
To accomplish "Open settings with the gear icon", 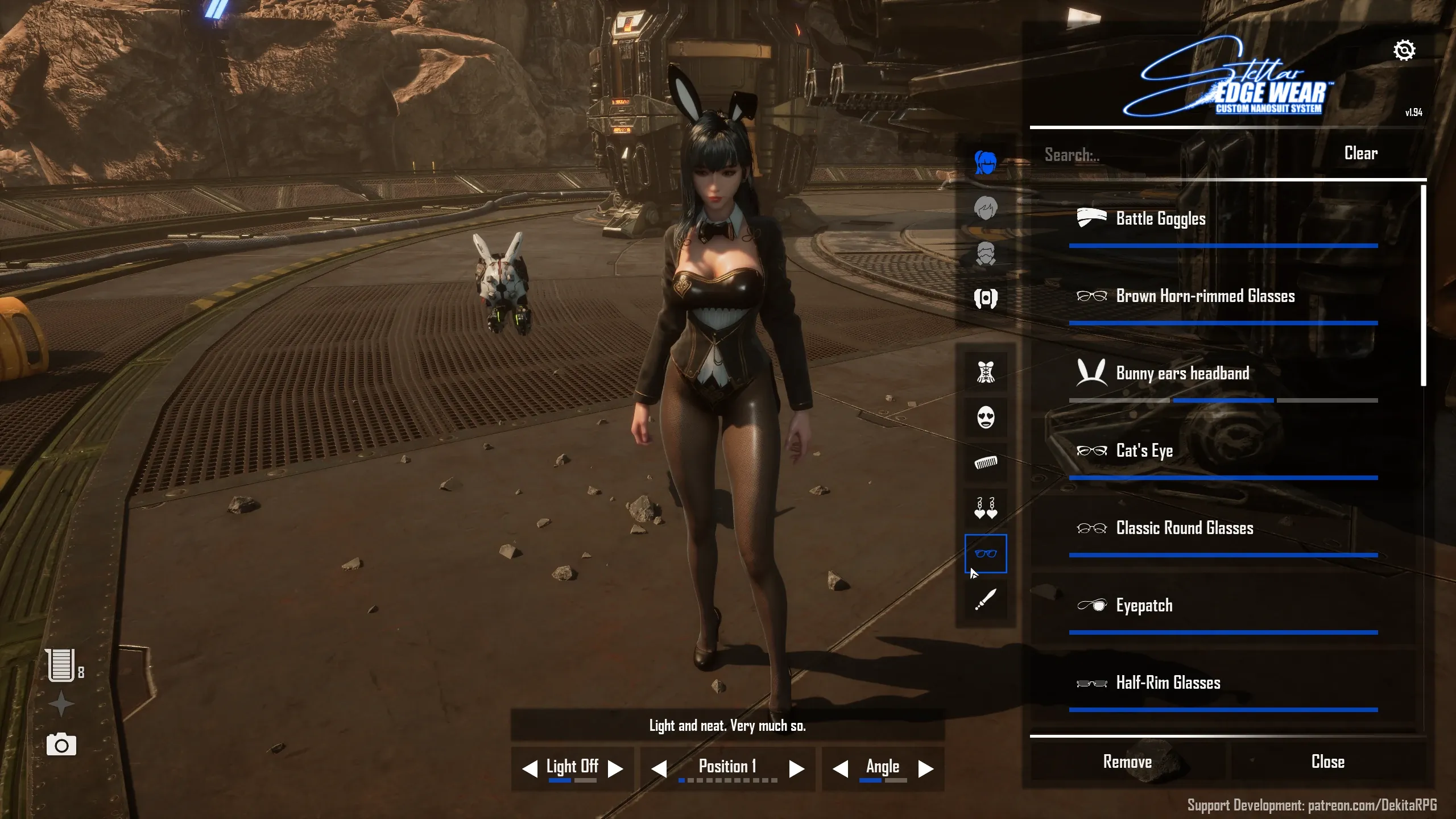I will point(1404,51).
